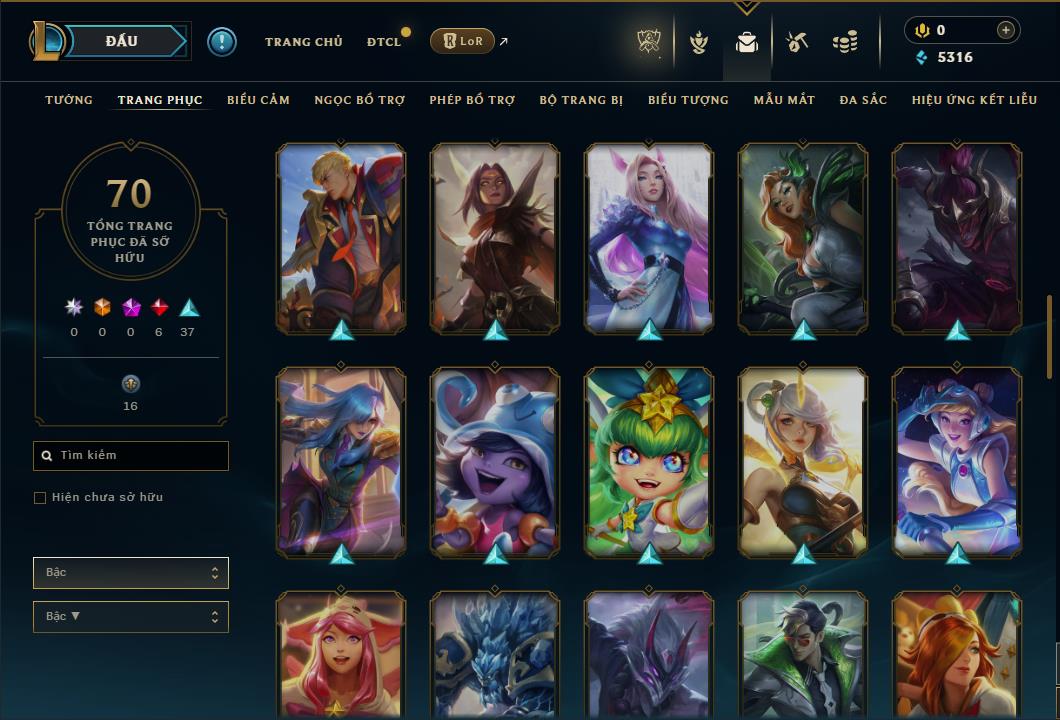This screenshot has height=720, width=1060.
Task: Select the green-haired star skin card
Action: click(649, 461)
